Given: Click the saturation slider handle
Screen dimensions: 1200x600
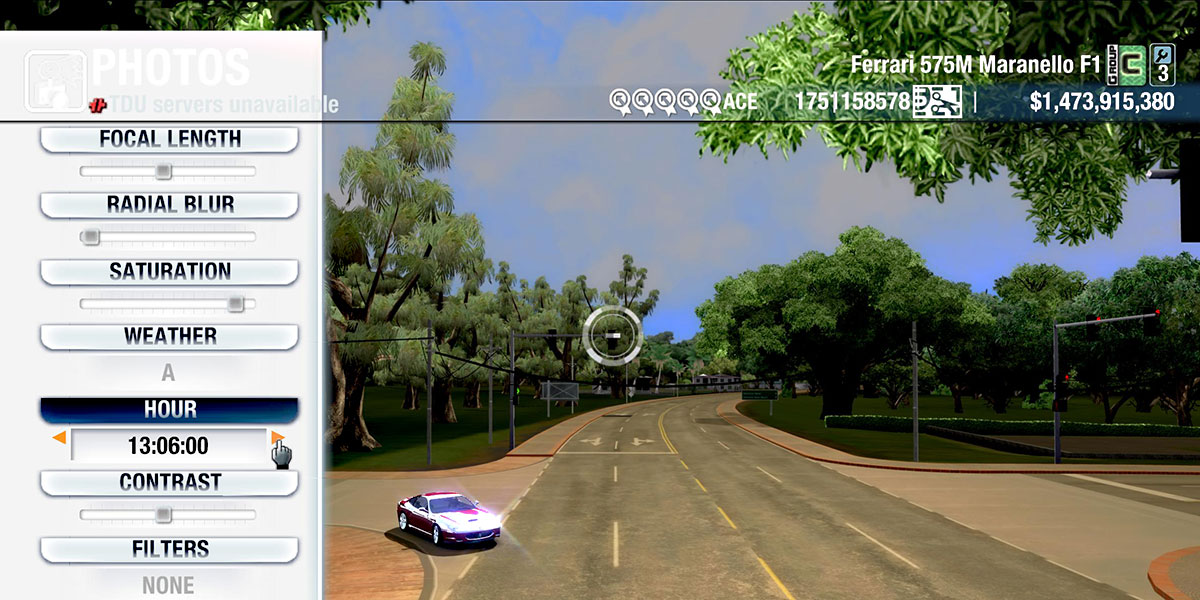Looking at the screenshot, I should (235, 303).
